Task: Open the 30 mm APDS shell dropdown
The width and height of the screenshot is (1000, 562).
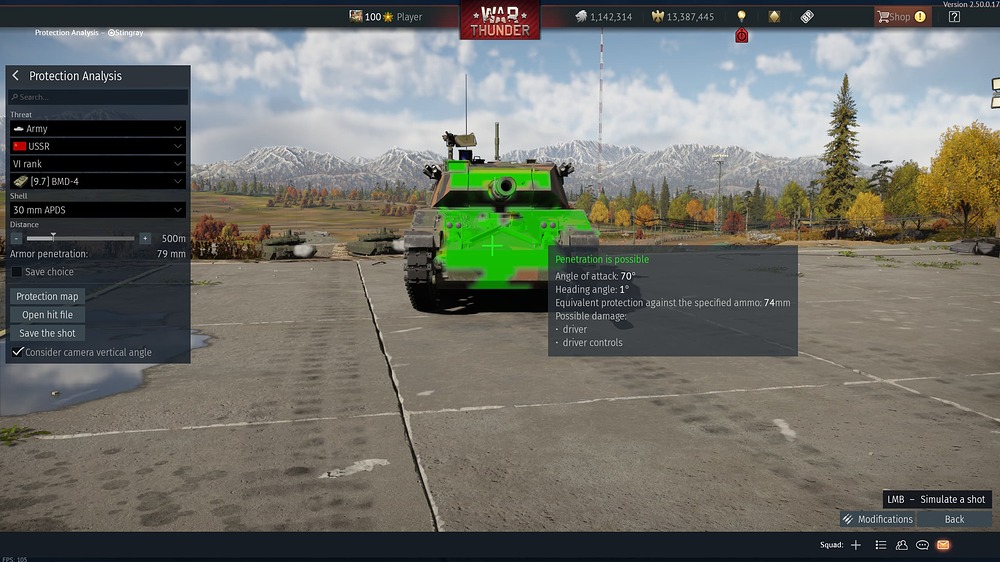Action: pyautogui.click(x=98, y=210)
